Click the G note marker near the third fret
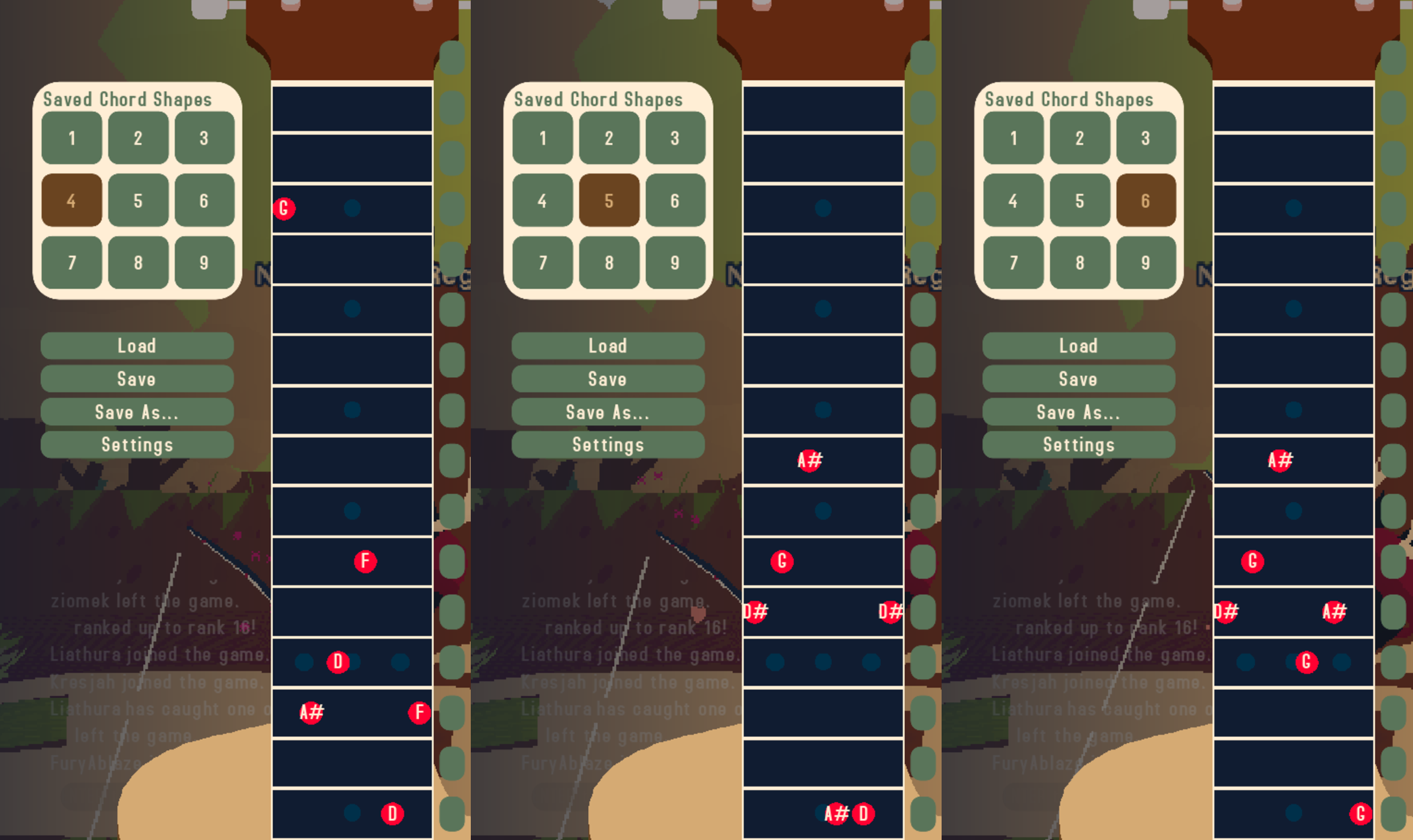The image size is (1413, 840). pyautogui.click(x=284, y=208)
